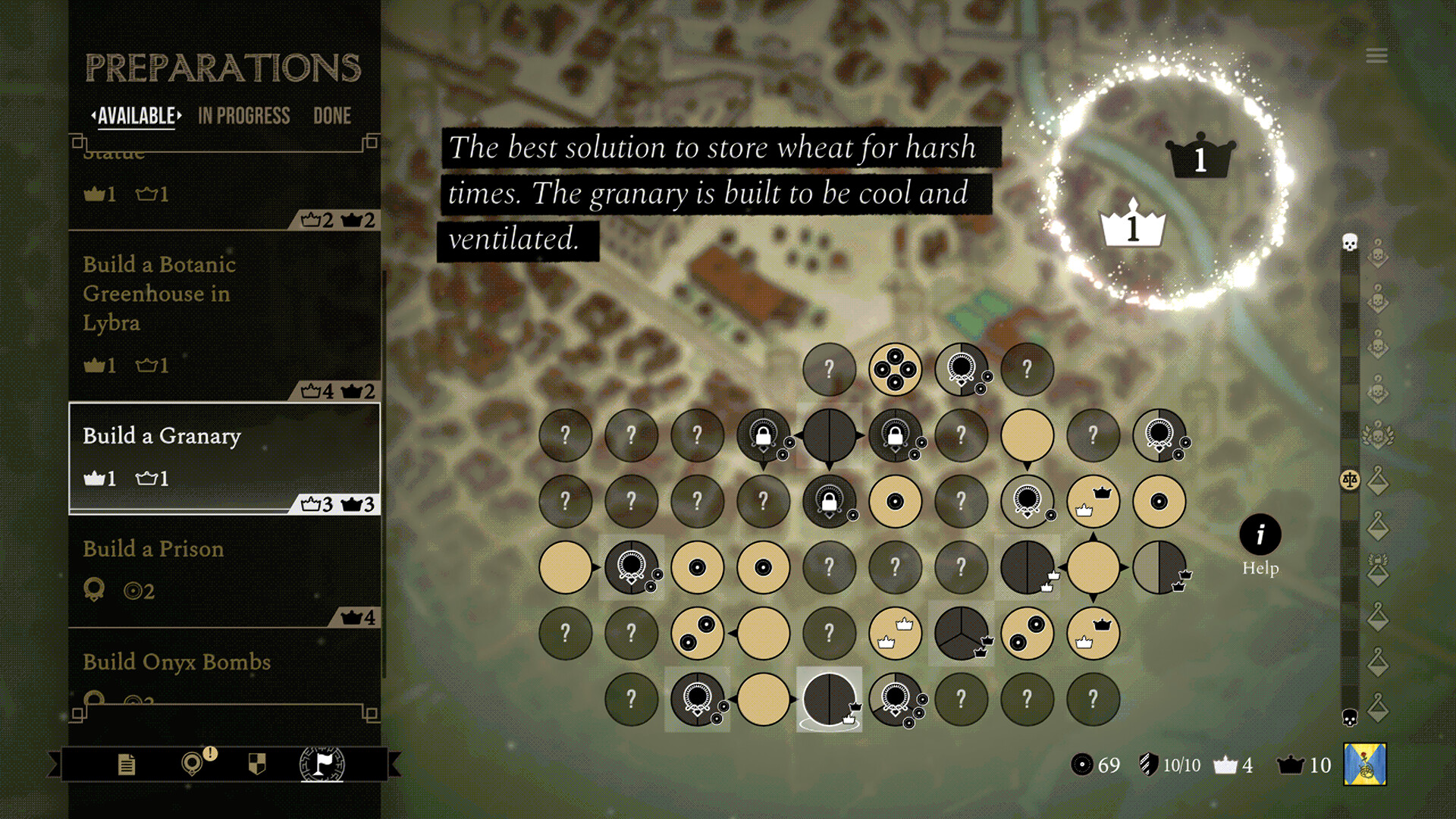Image resolution: width=1456 pixels, height=819 pixels.
Task: Select the flag preparations toolbar icon
Action: [322, 764]
